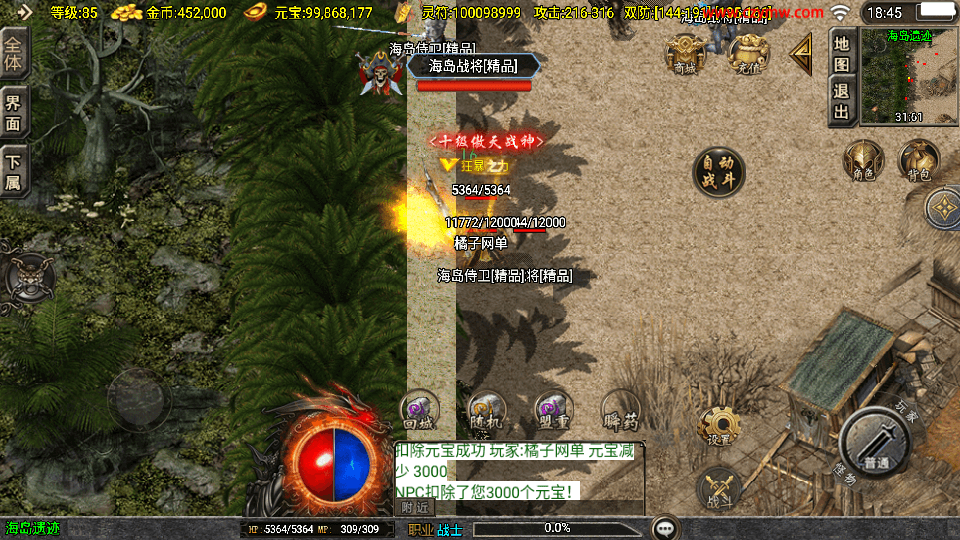Image resolution: width=960 pixels, height=540 pixels.
Task: Use the 回城 return-to-town scroll
Action: (x=420, y=411)
